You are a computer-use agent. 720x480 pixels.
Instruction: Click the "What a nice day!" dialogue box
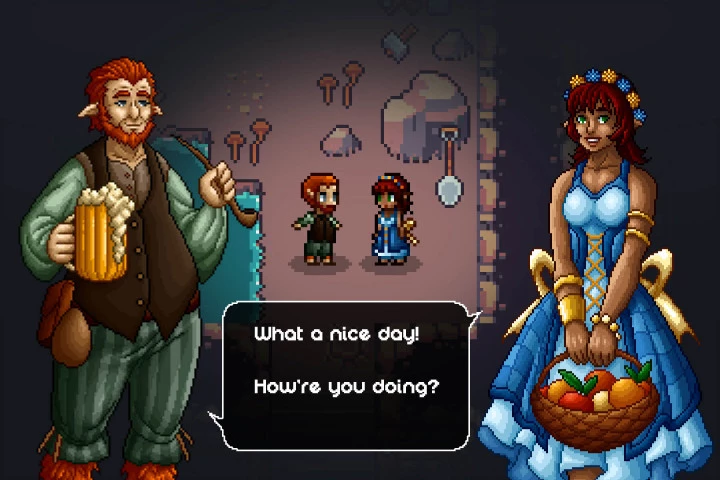click(345, 375)
